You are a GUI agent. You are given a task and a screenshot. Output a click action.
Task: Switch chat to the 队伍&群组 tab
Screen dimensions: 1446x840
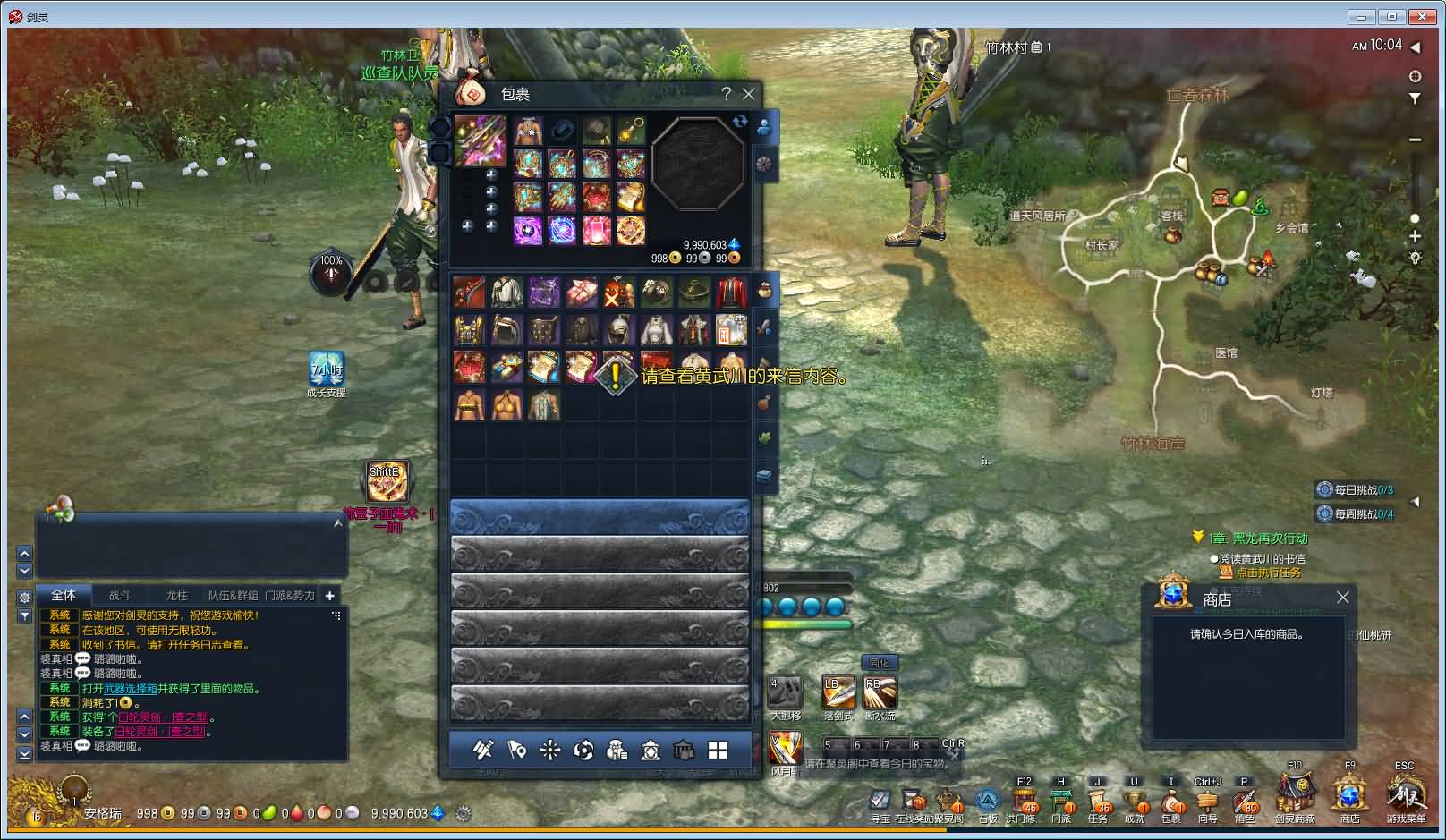(233, 596)
